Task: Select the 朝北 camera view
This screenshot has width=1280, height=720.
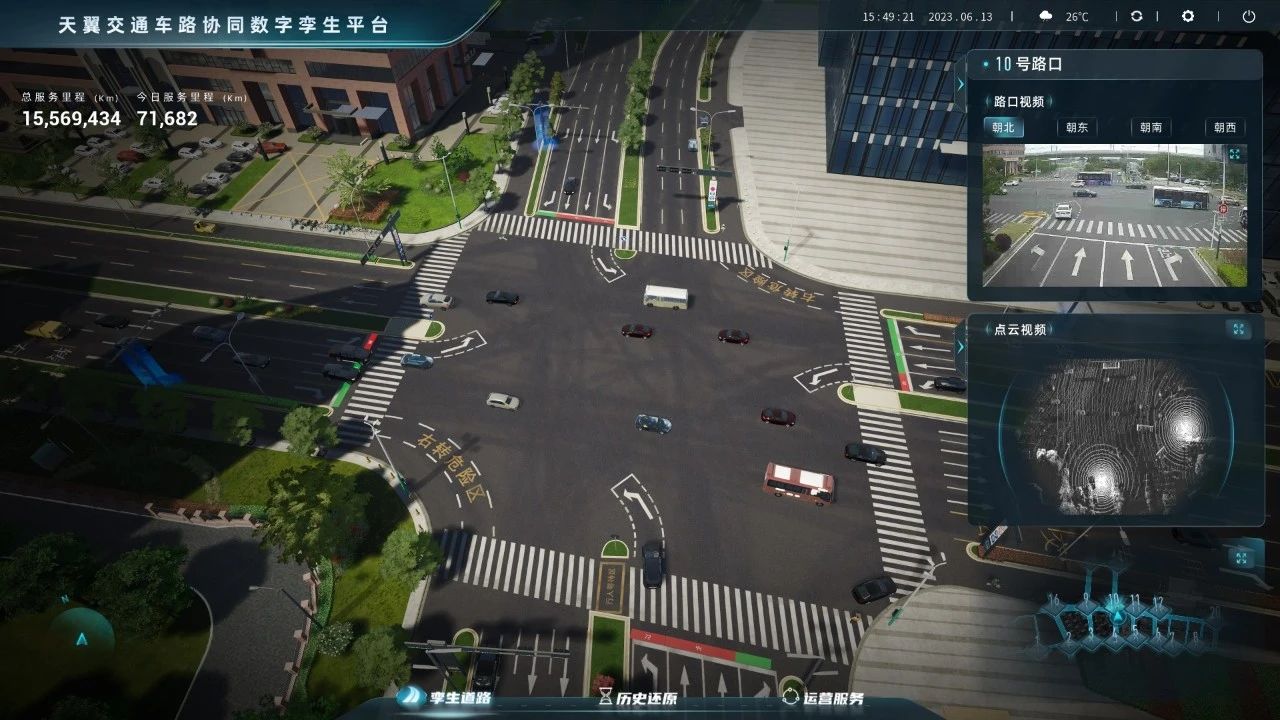Action: tap(1003, 127)
